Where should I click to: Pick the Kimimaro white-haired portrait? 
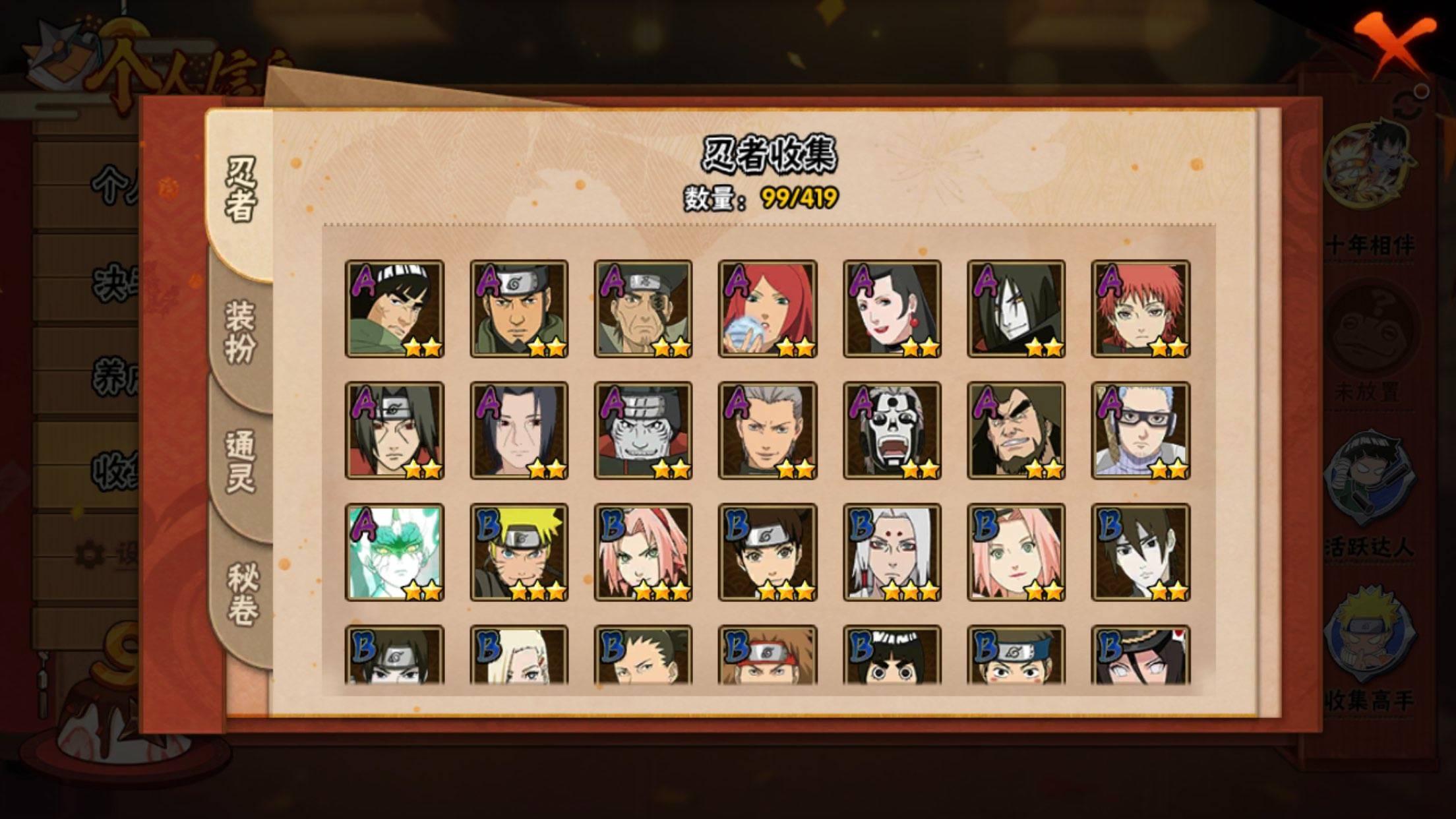click(x=892, y=553)
